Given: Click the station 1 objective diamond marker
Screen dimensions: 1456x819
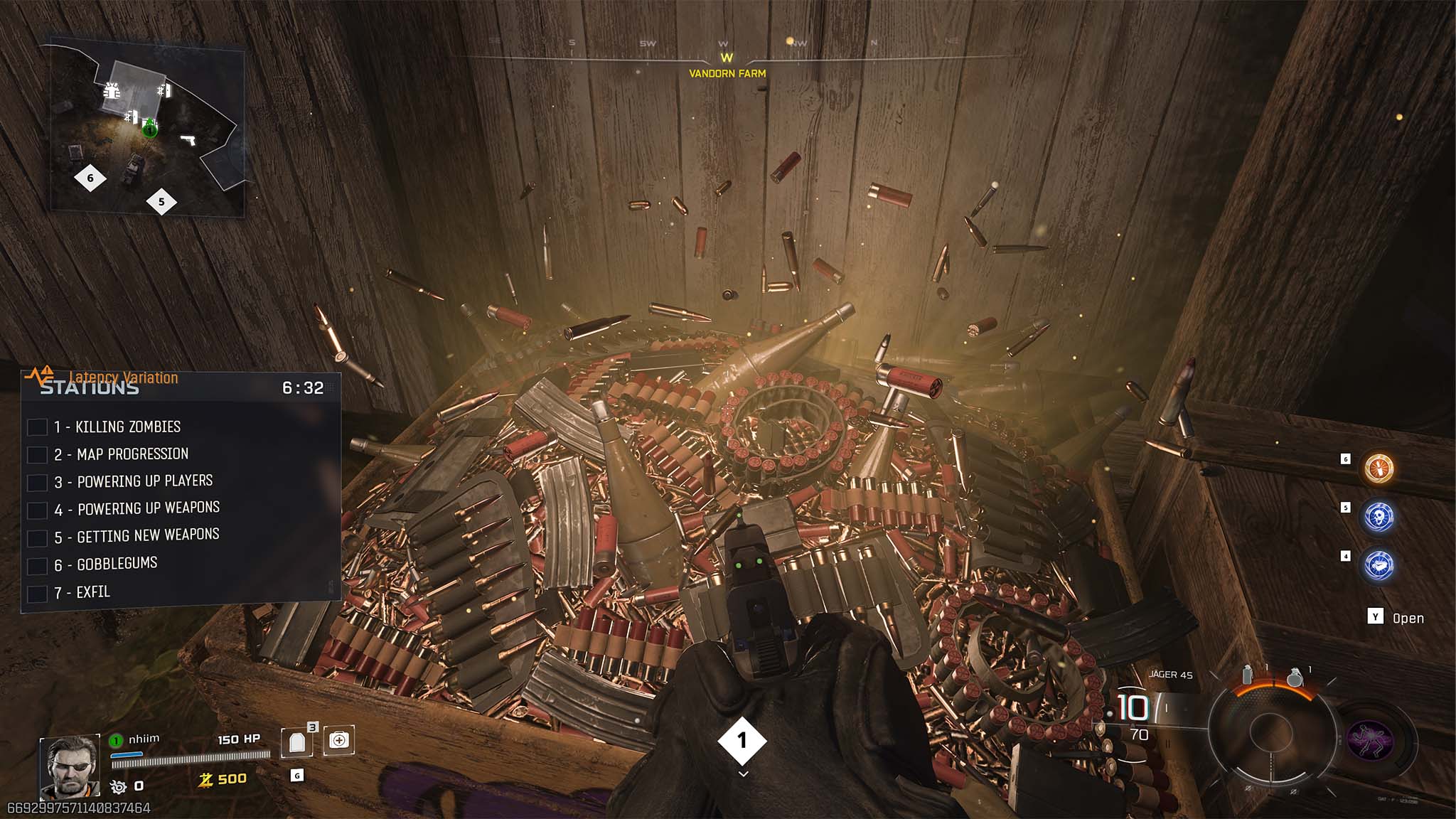Looking at the screenshot, I should (742, 741).
